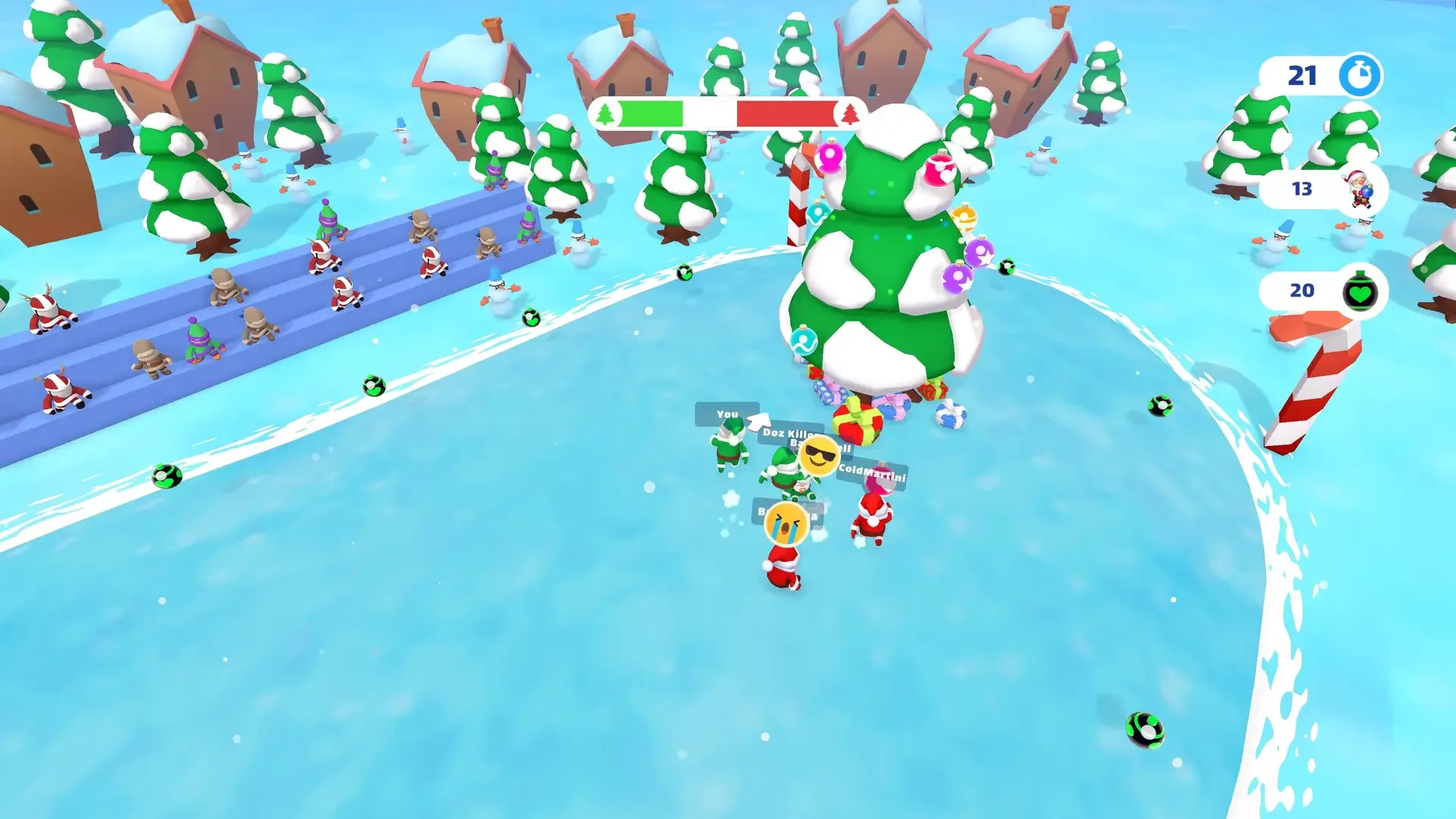Click the blue stopwatch timer icon
This screenshot has height=819, width=1456.
coord(1360,74)
